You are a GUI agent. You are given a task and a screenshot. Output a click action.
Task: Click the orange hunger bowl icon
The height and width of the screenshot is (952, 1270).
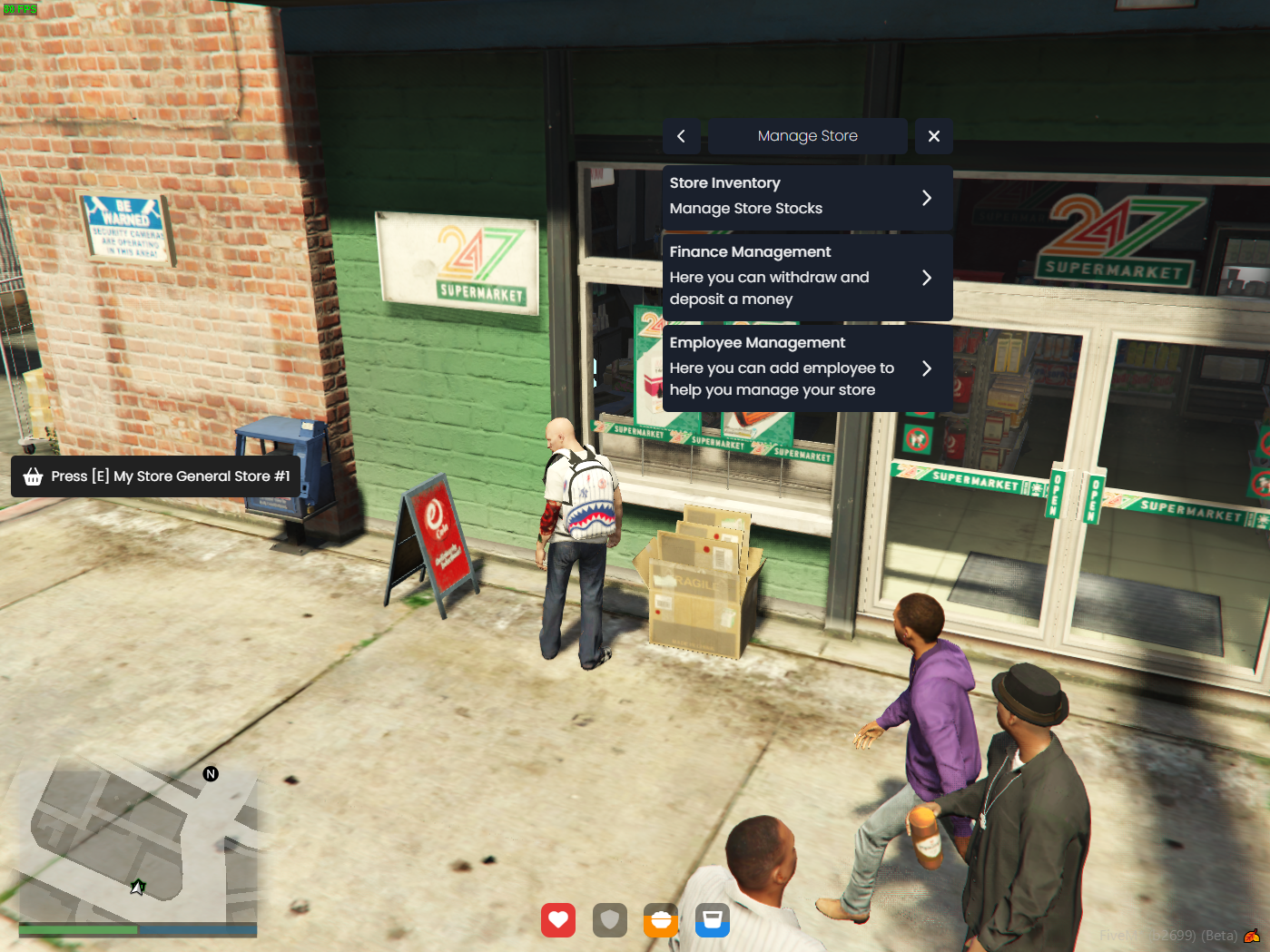[661, 920]
